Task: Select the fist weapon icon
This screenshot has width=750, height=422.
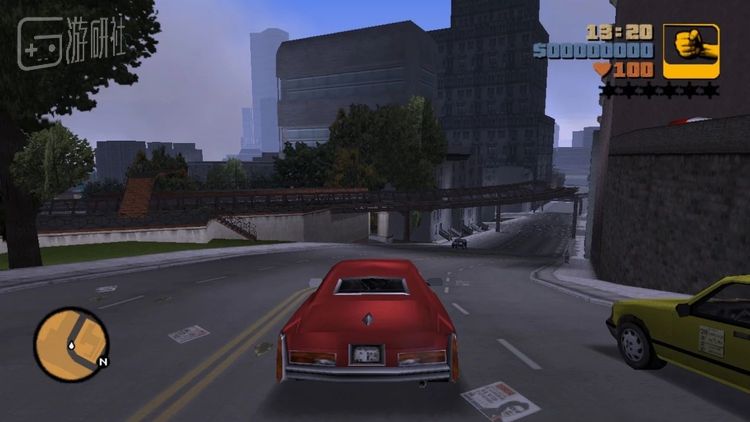Action: (x=690, y=51)
